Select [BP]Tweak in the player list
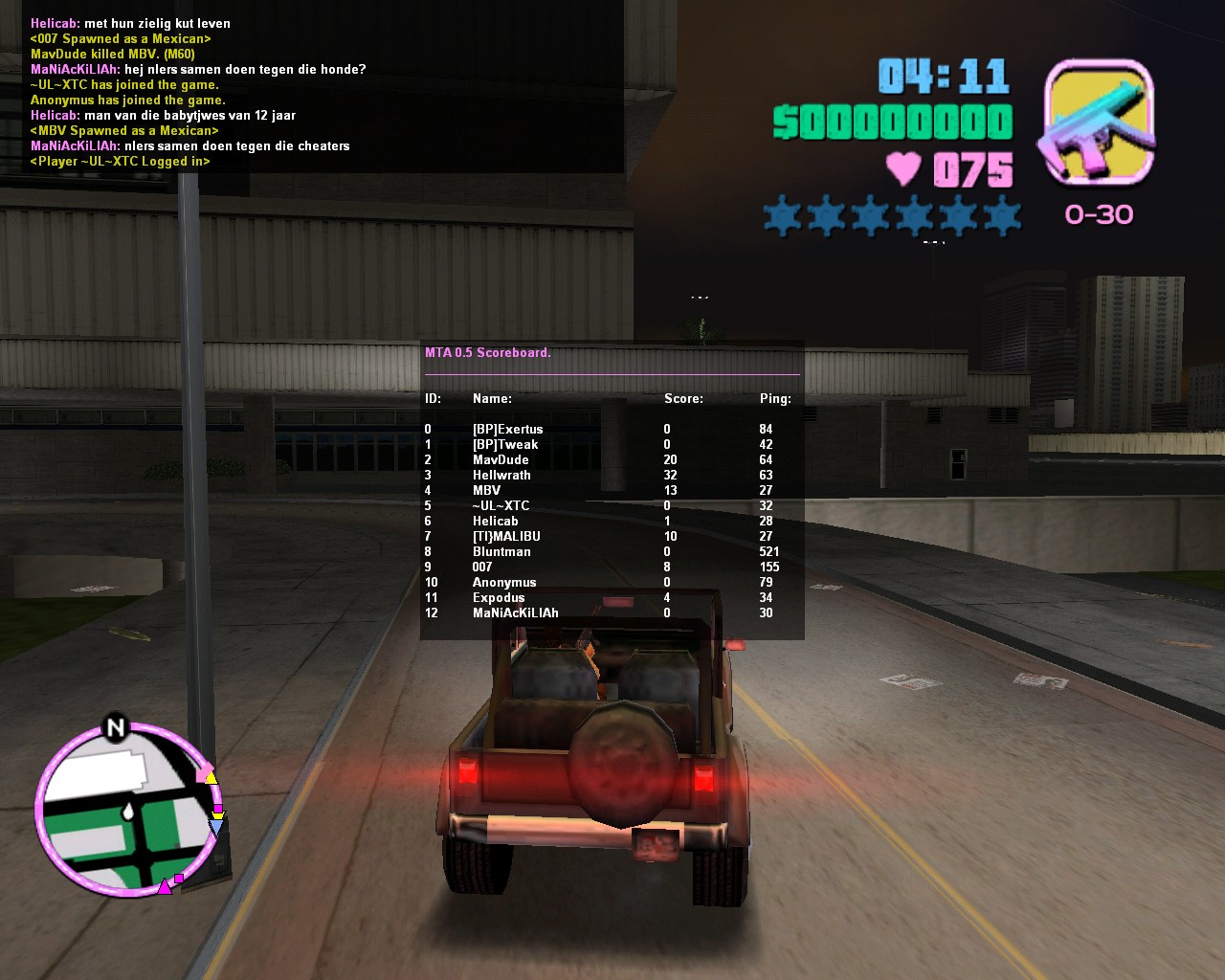 tap(504, 445)
